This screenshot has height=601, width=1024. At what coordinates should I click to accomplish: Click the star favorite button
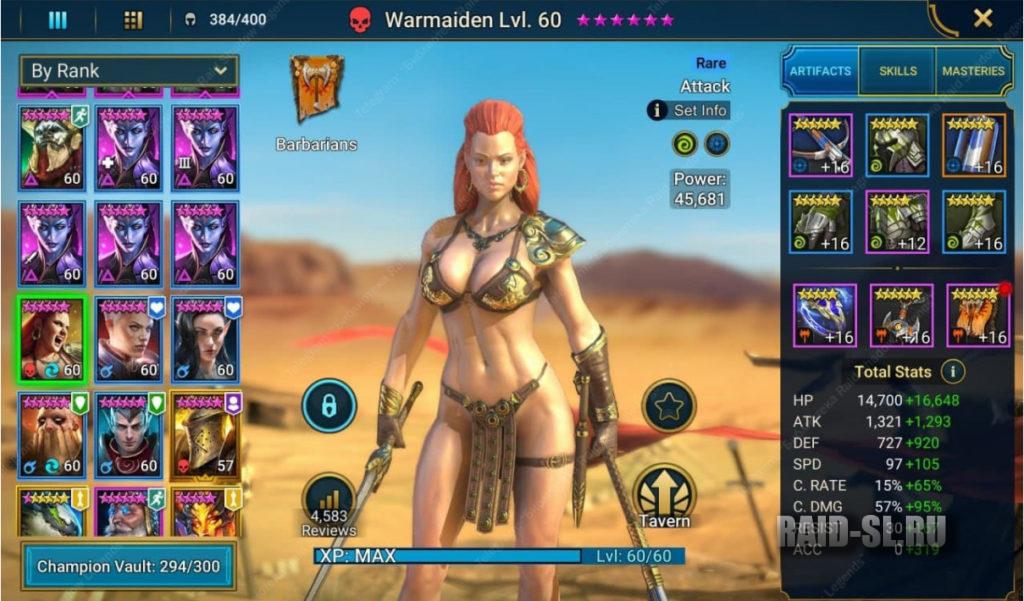pos(667,405)
